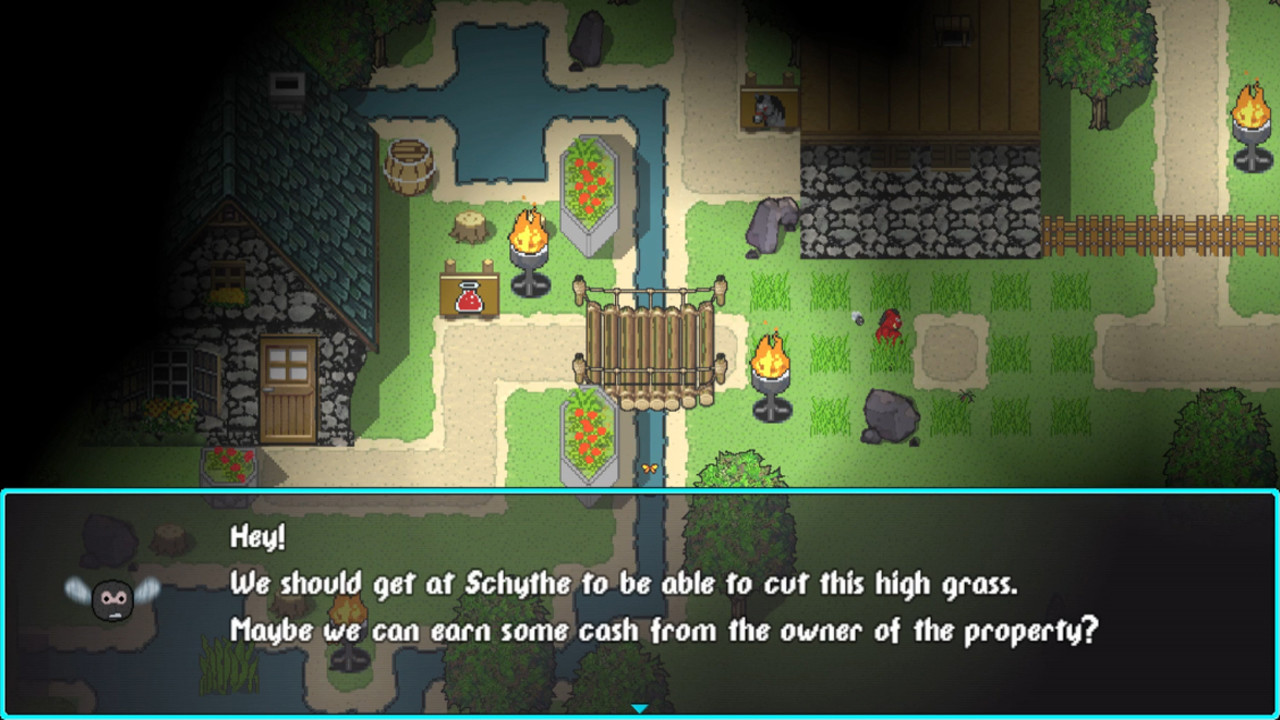Click the cyan arrow to advance the dialogue
Image resolution: width=1280 pixels, height=720 pixels.
[x=638, y=707]
